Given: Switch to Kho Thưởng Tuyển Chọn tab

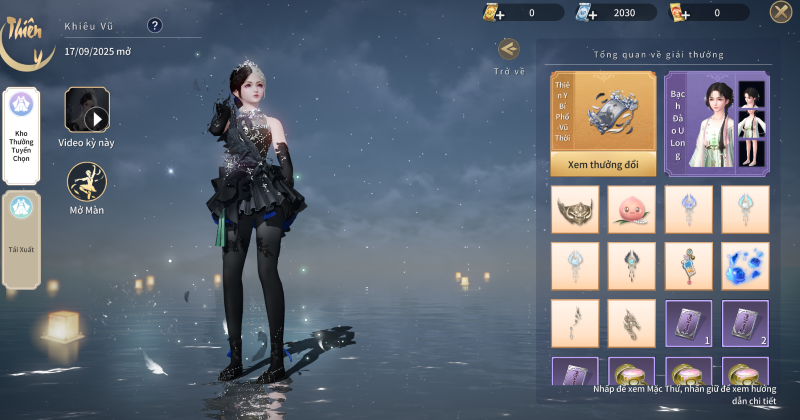Looking at the screenshot, I should [21, 136].
